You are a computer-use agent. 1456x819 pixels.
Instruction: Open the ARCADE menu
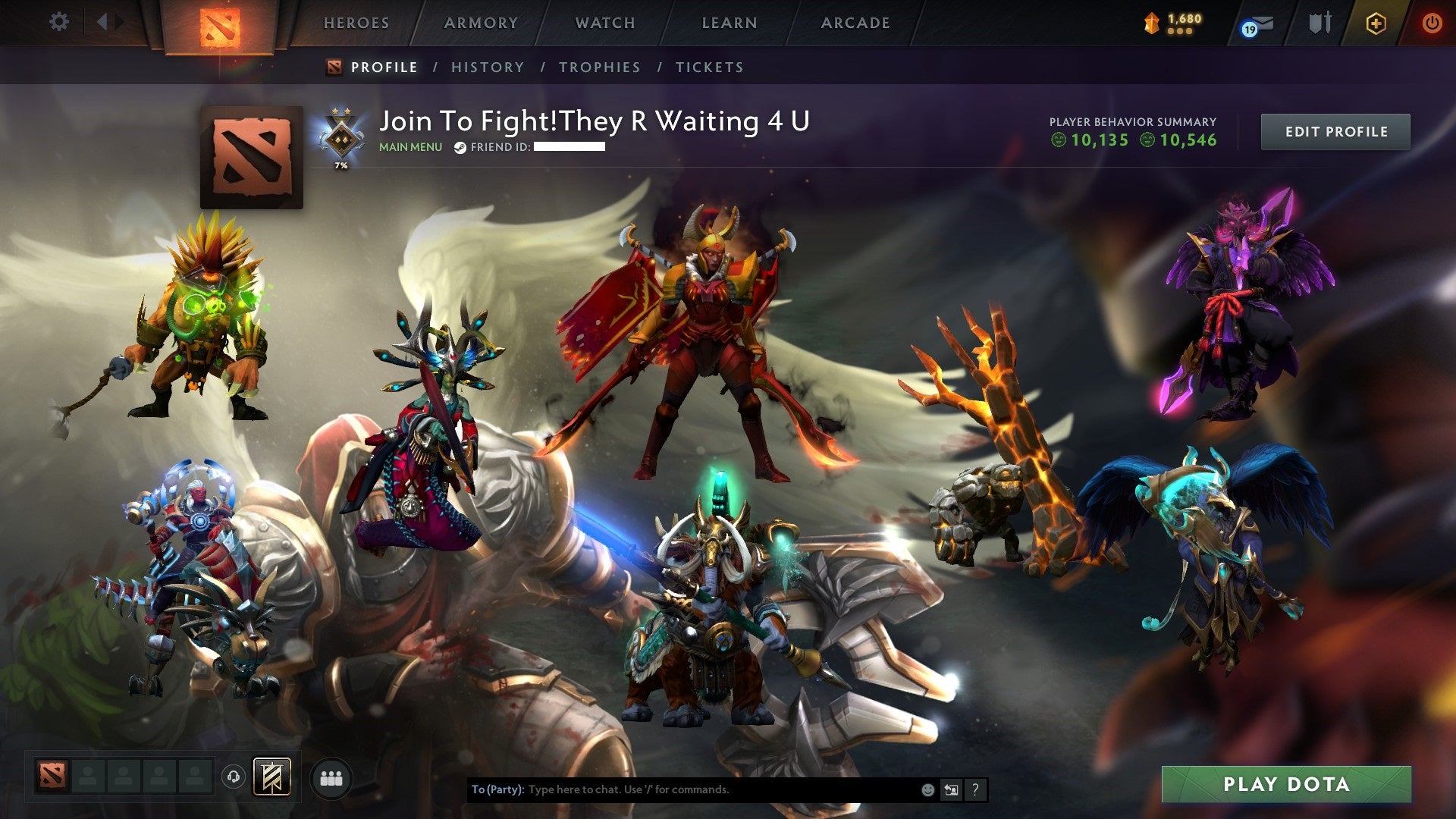[855, 23]
